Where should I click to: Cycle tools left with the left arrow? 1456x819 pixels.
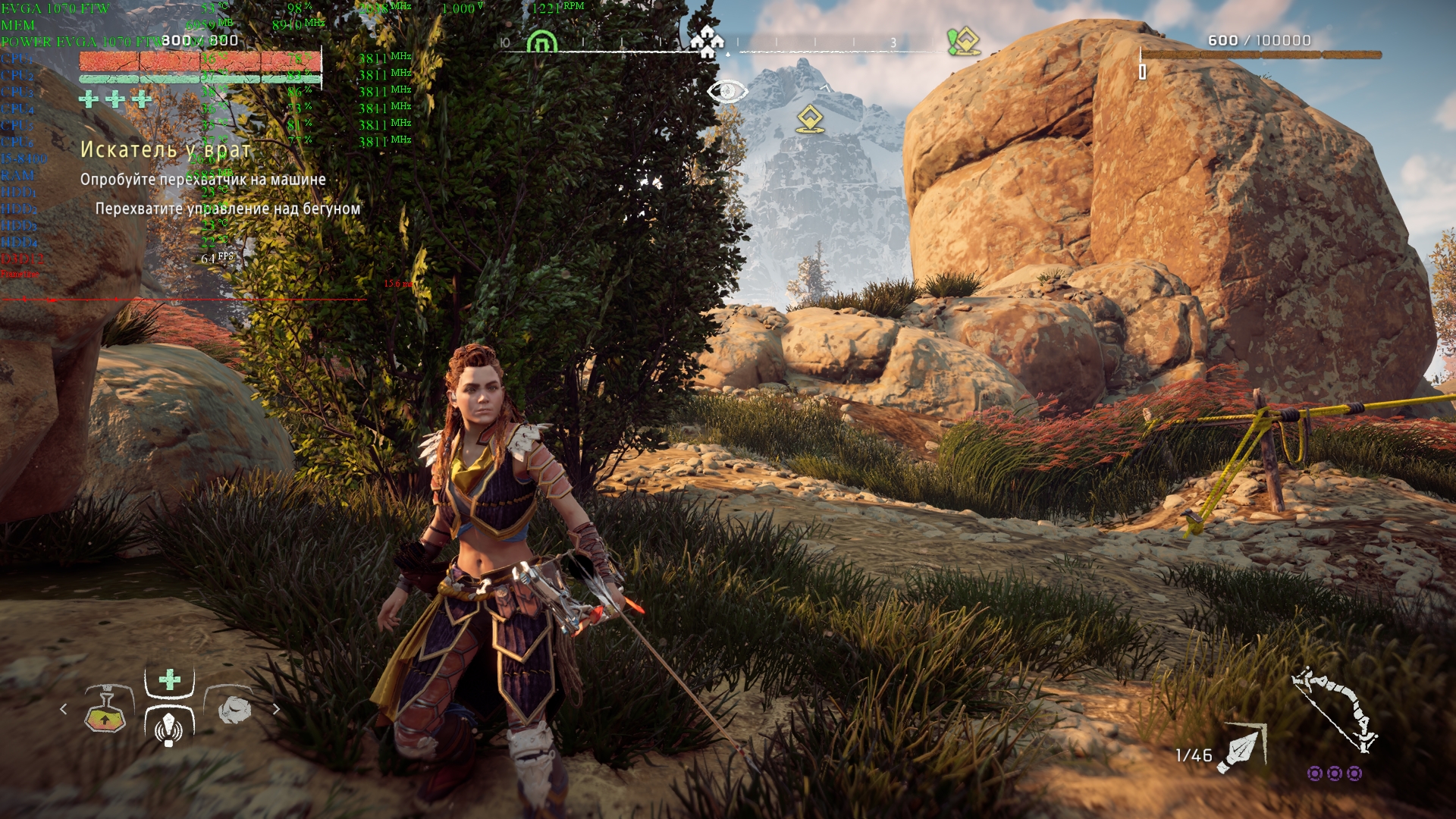point(64,709)
